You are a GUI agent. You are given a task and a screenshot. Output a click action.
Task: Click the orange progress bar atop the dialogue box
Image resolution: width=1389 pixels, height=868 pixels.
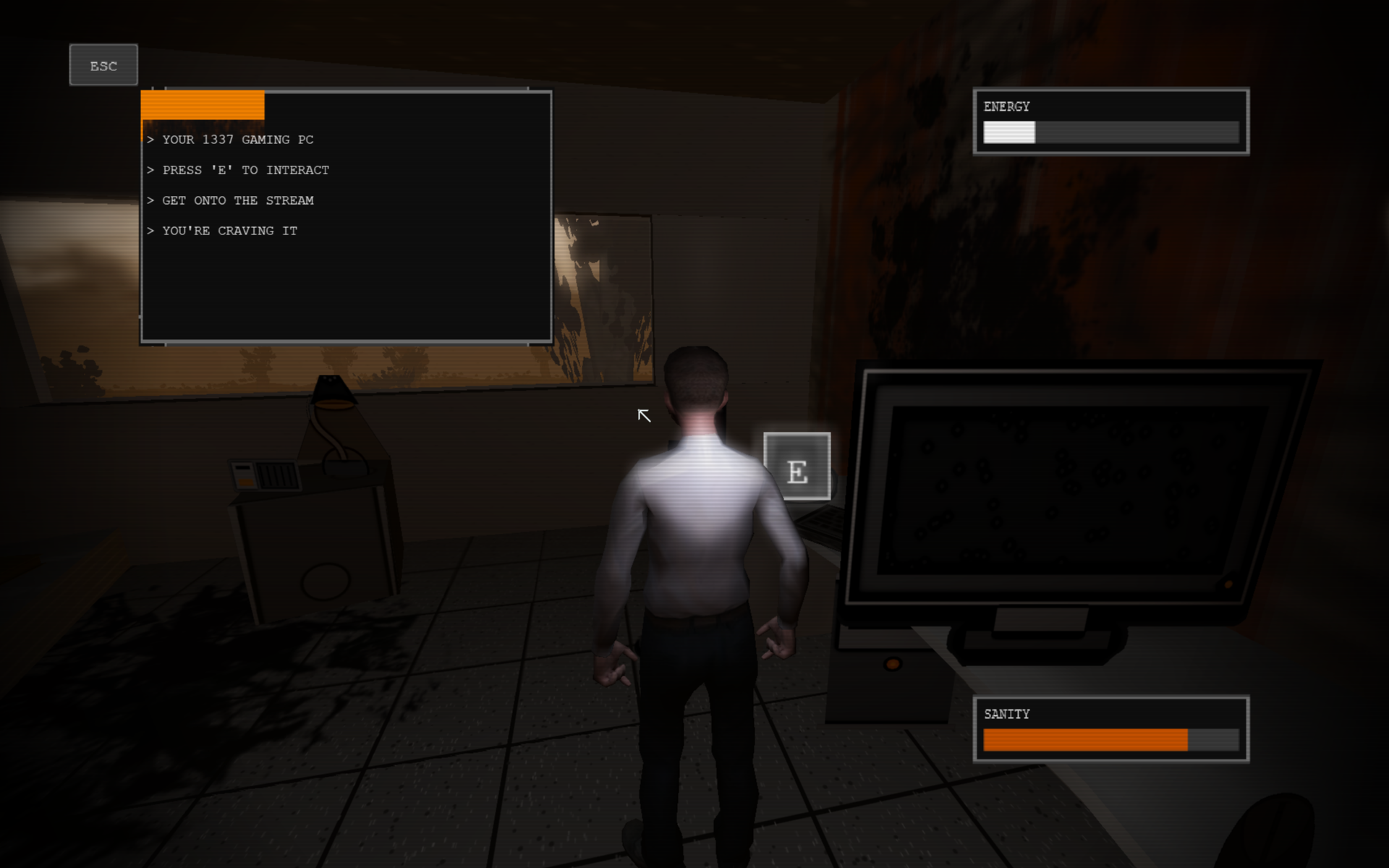201,105
